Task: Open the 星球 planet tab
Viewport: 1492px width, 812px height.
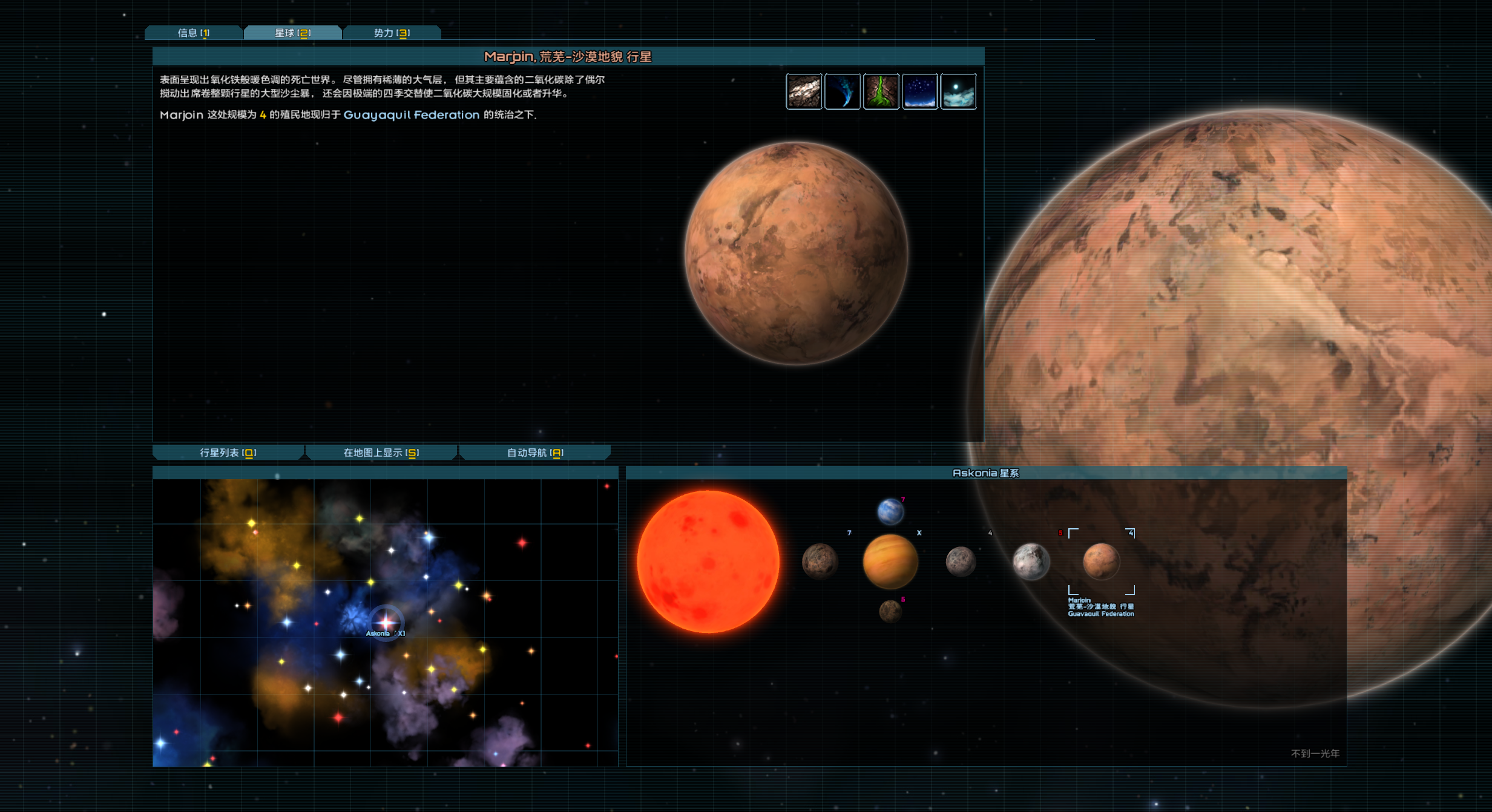Action: click(x=293, y=33)
